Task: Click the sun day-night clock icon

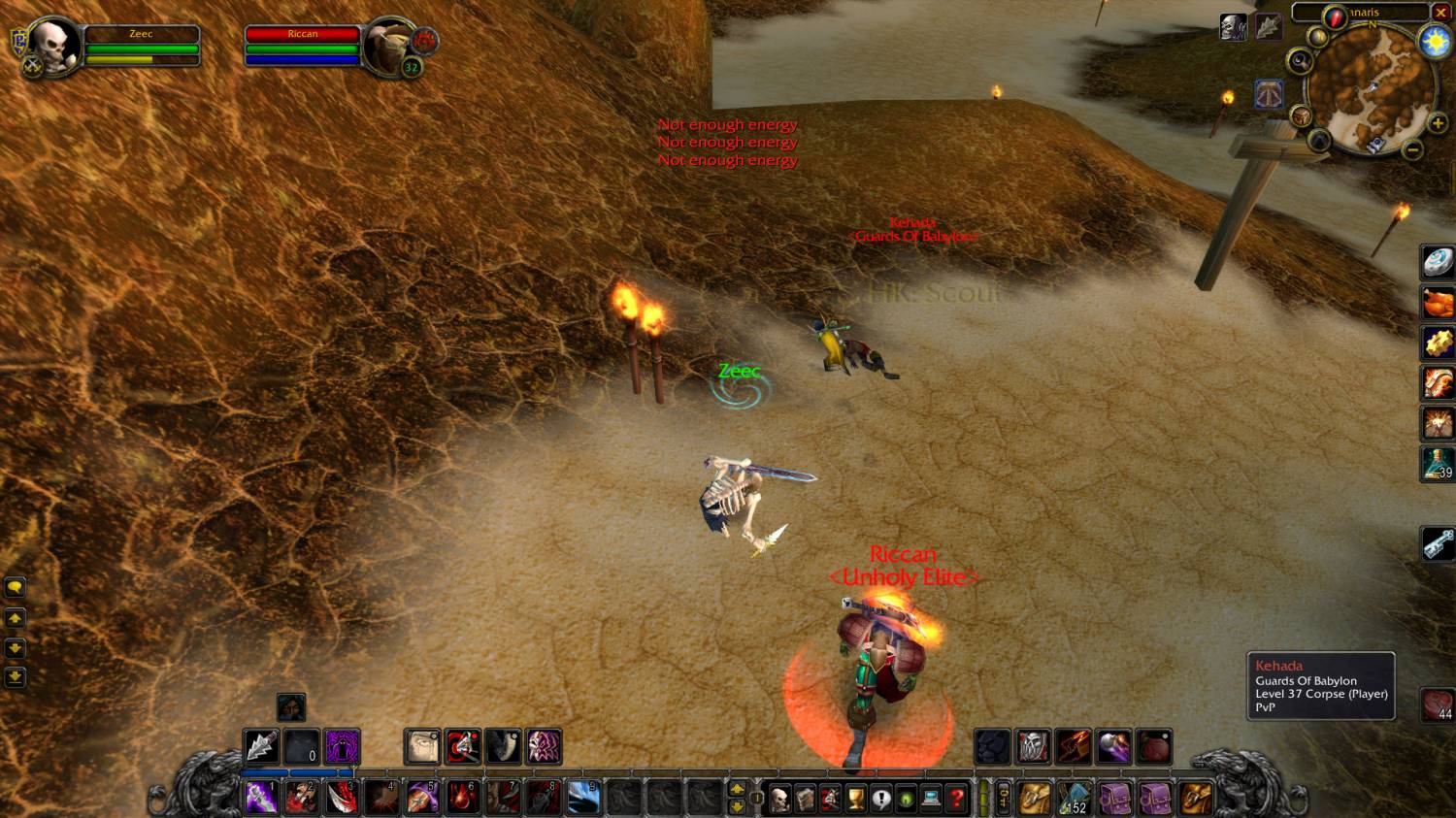Action: pos(1435,42)
